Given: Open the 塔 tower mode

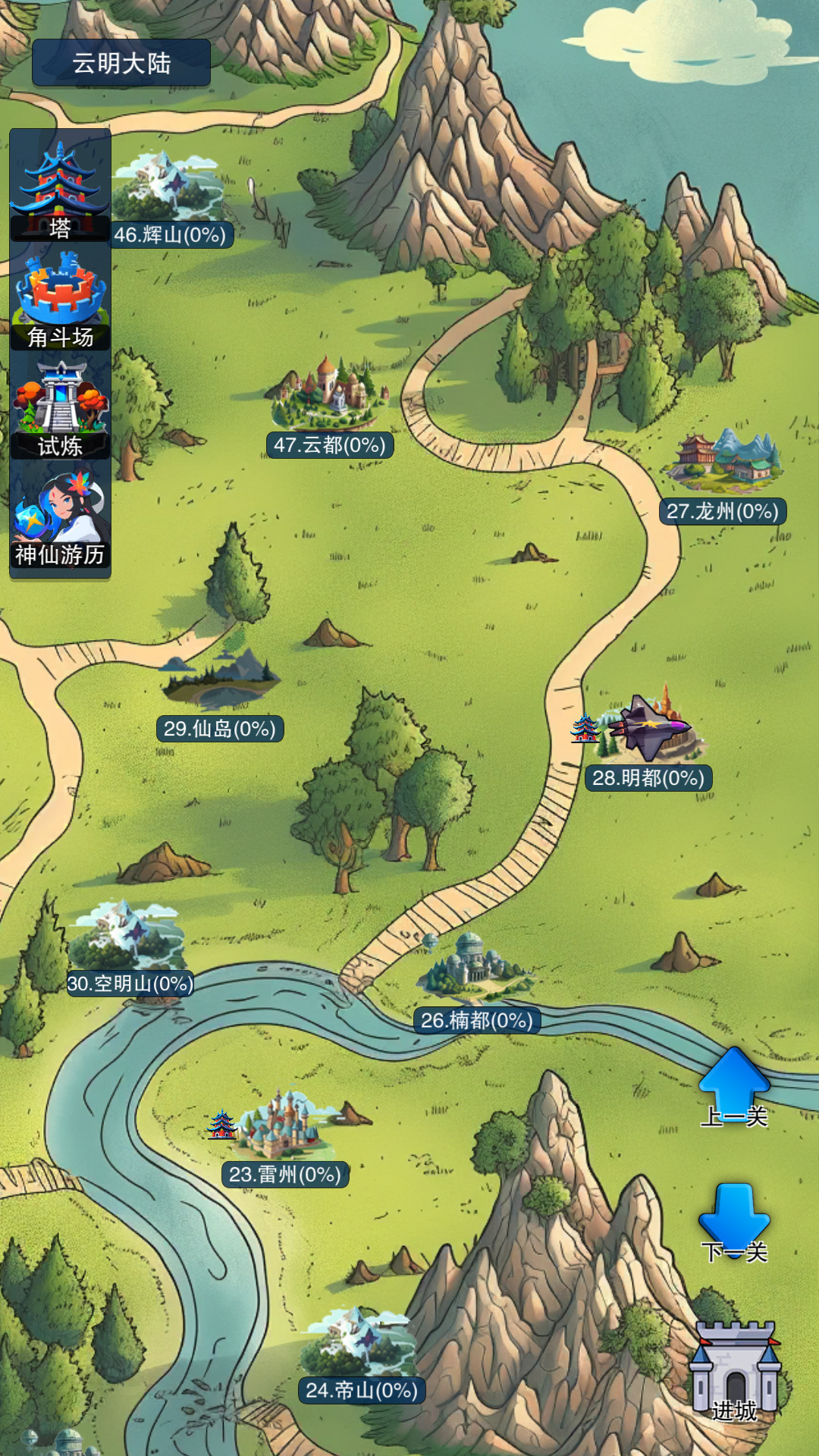Looking at the screenshot, I should pyautogui.click(x=60, y=190).
